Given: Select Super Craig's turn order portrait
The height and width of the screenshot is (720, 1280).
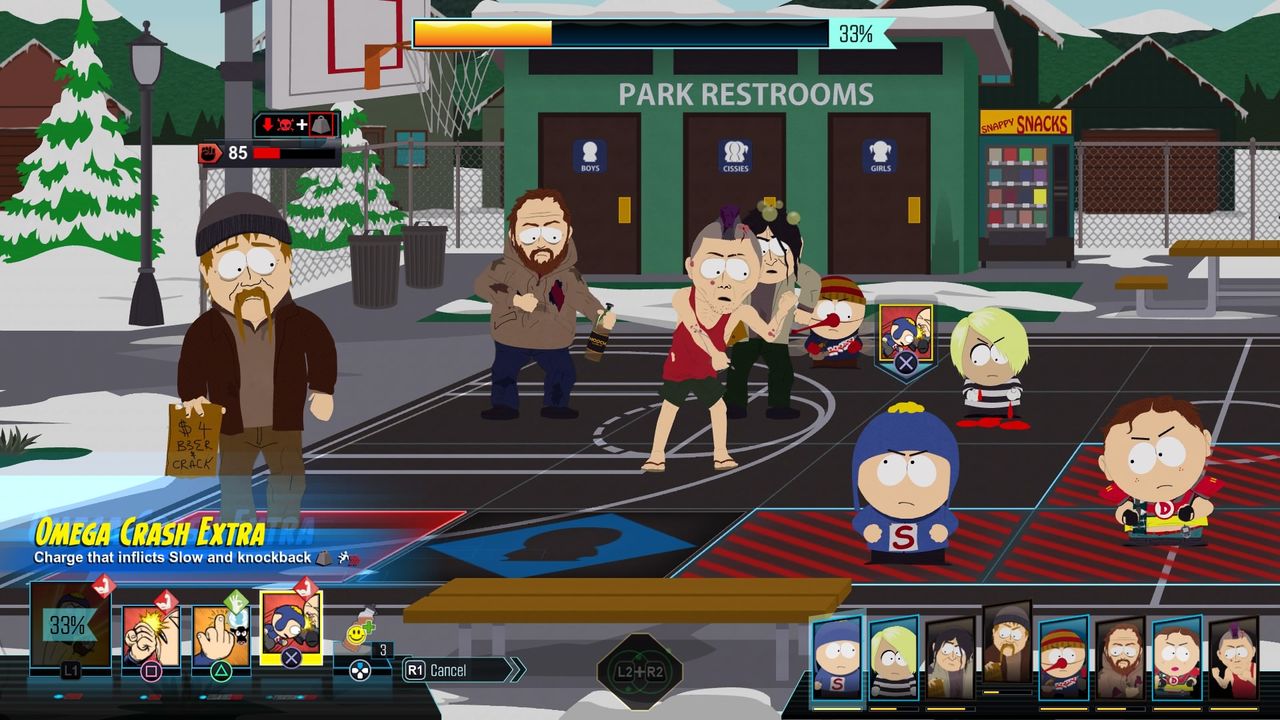Looking at the screenshot, I should tap(836, 658).
